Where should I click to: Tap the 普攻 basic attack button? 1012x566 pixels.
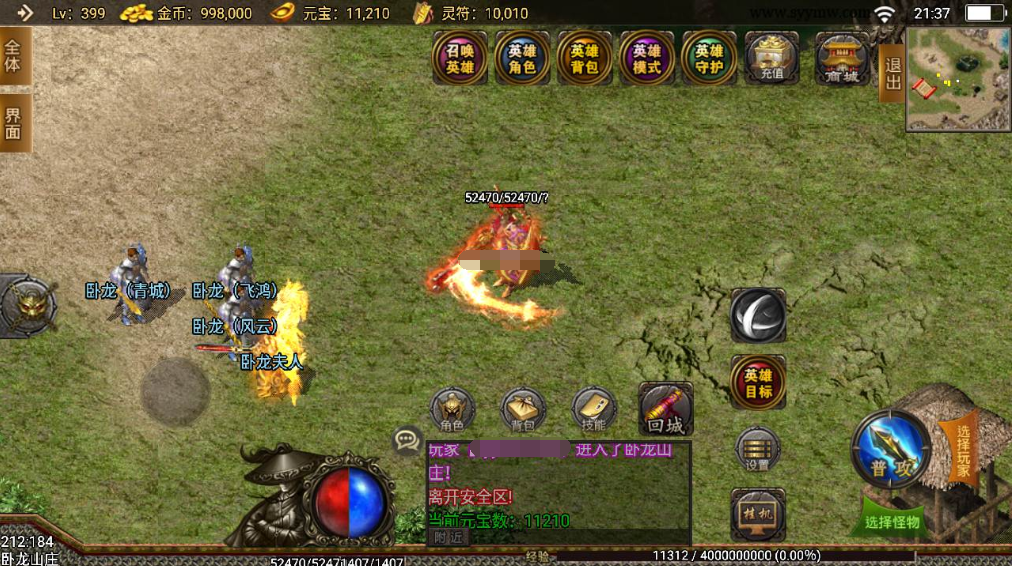(890, 450)
